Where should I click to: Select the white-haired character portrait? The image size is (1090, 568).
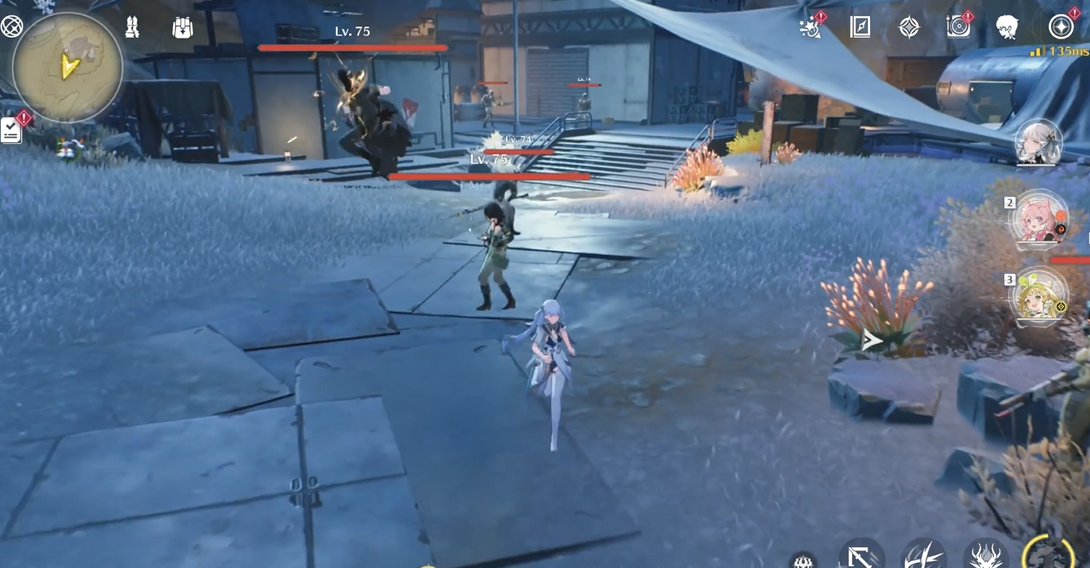(1038, 143)
